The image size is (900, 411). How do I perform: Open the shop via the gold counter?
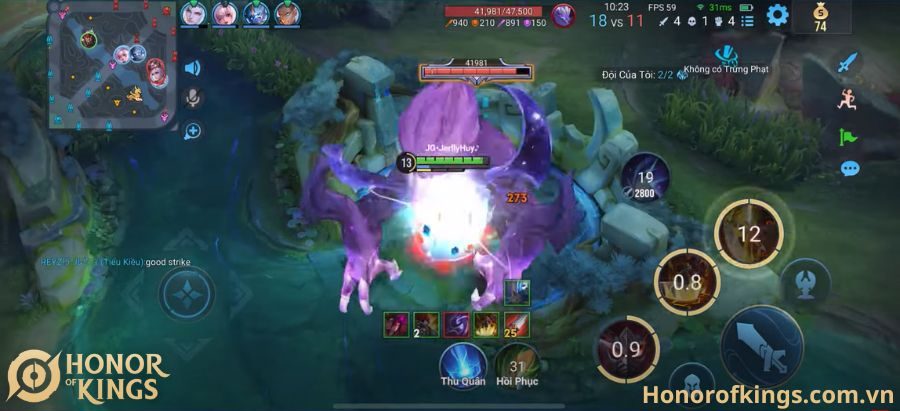pos(821,19)
